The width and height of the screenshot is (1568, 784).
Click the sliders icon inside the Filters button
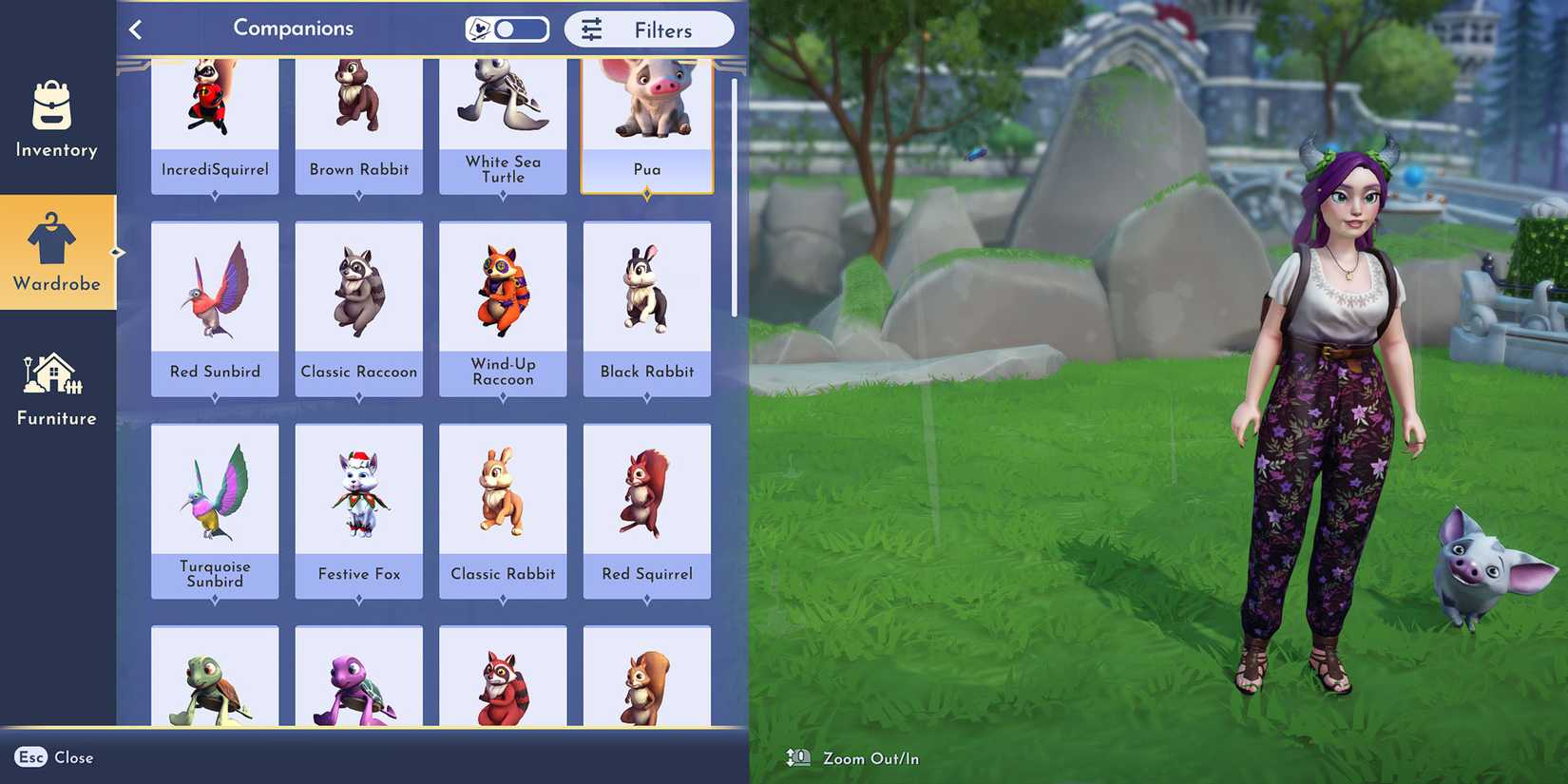point(592,29)
